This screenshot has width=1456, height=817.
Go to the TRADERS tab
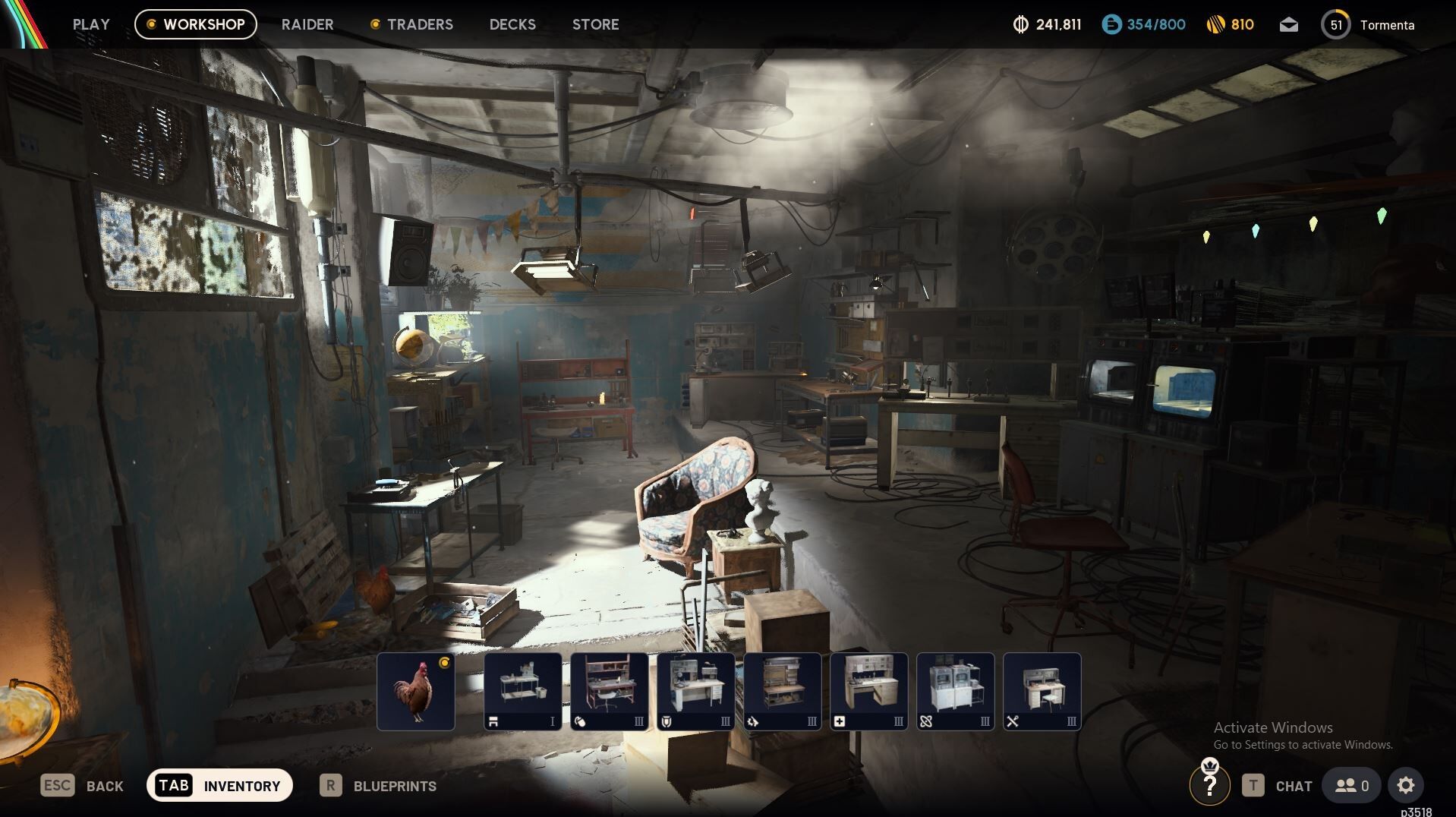pyautogui.click(x=411, y=24)
